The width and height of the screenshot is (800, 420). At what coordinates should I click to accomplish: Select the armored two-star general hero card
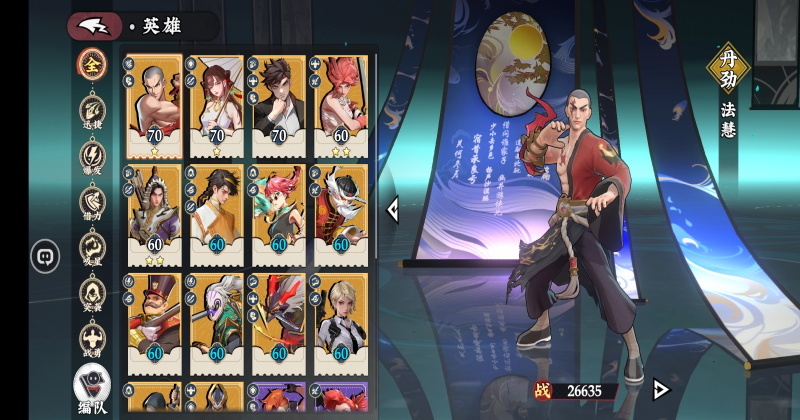click(x=155, y=215)
